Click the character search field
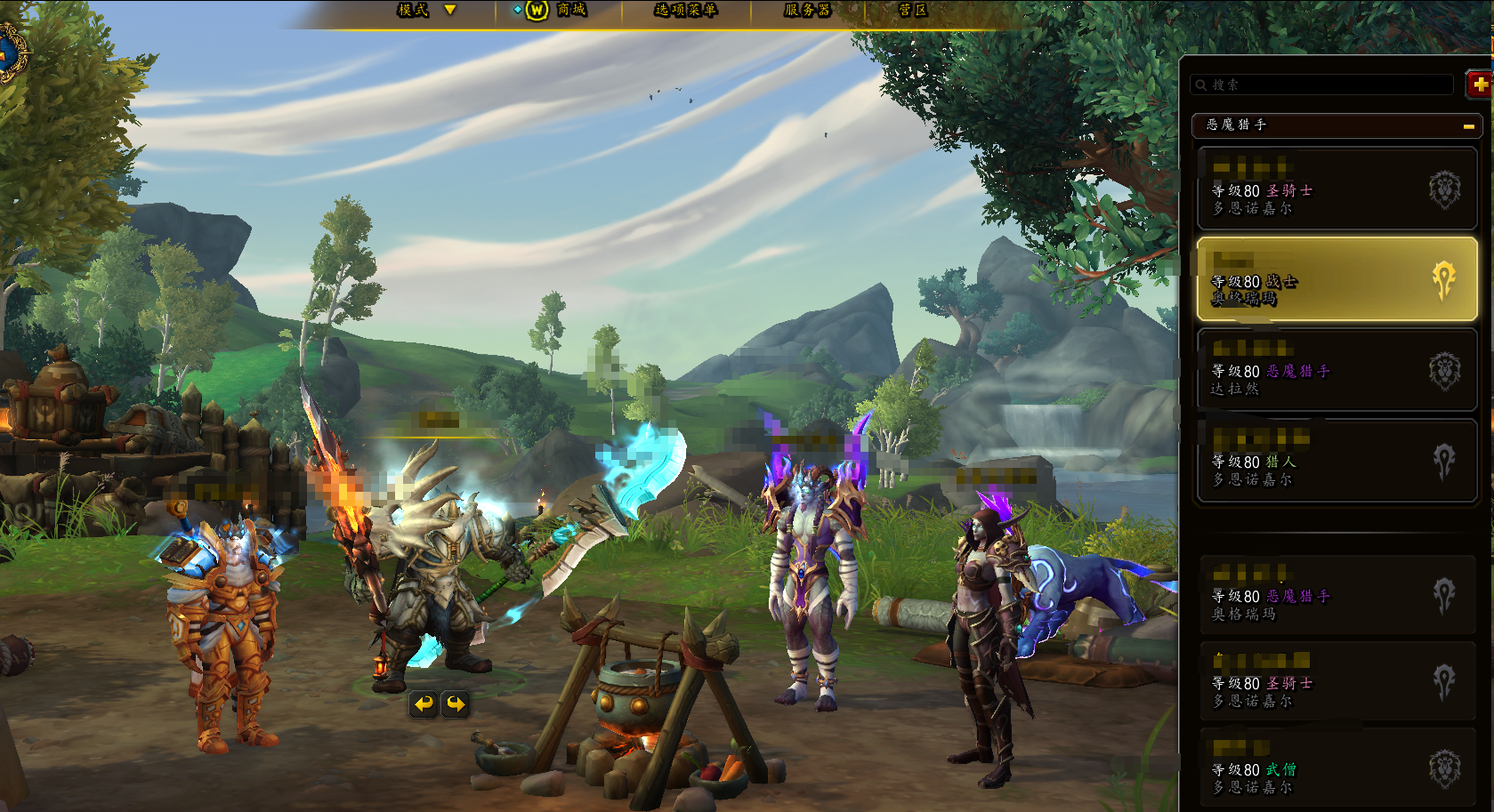The image size is (1494, 812). coord(1322,84)
